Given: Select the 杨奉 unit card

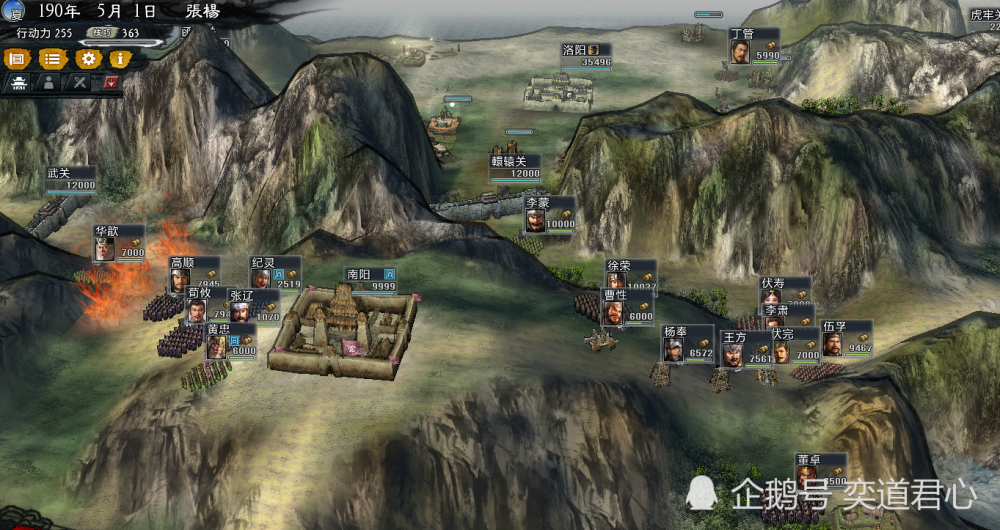Looking at the screenshot, I should click(688, 342).
